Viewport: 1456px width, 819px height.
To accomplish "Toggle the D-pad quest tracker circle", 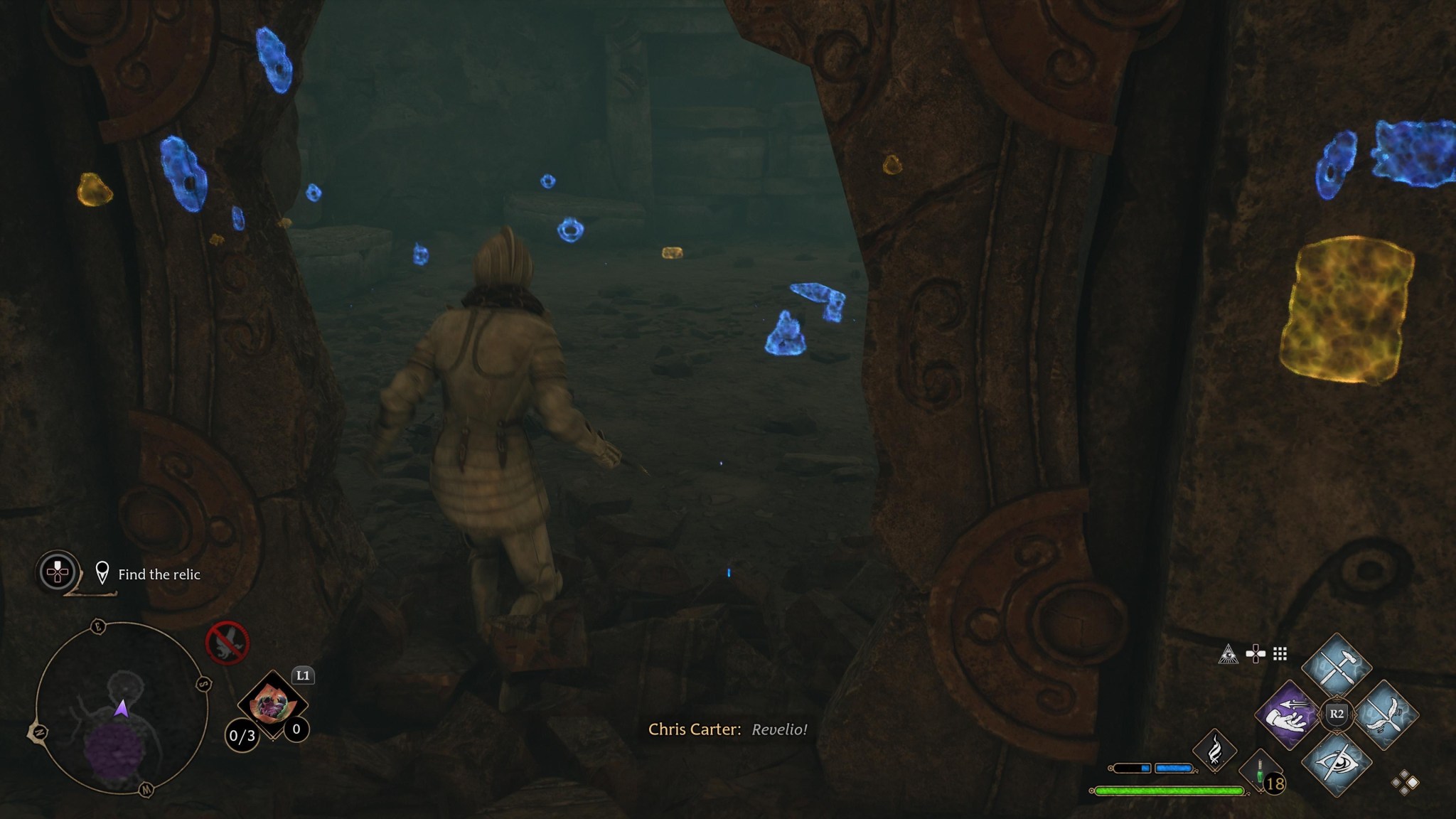I will click(57, 572).
